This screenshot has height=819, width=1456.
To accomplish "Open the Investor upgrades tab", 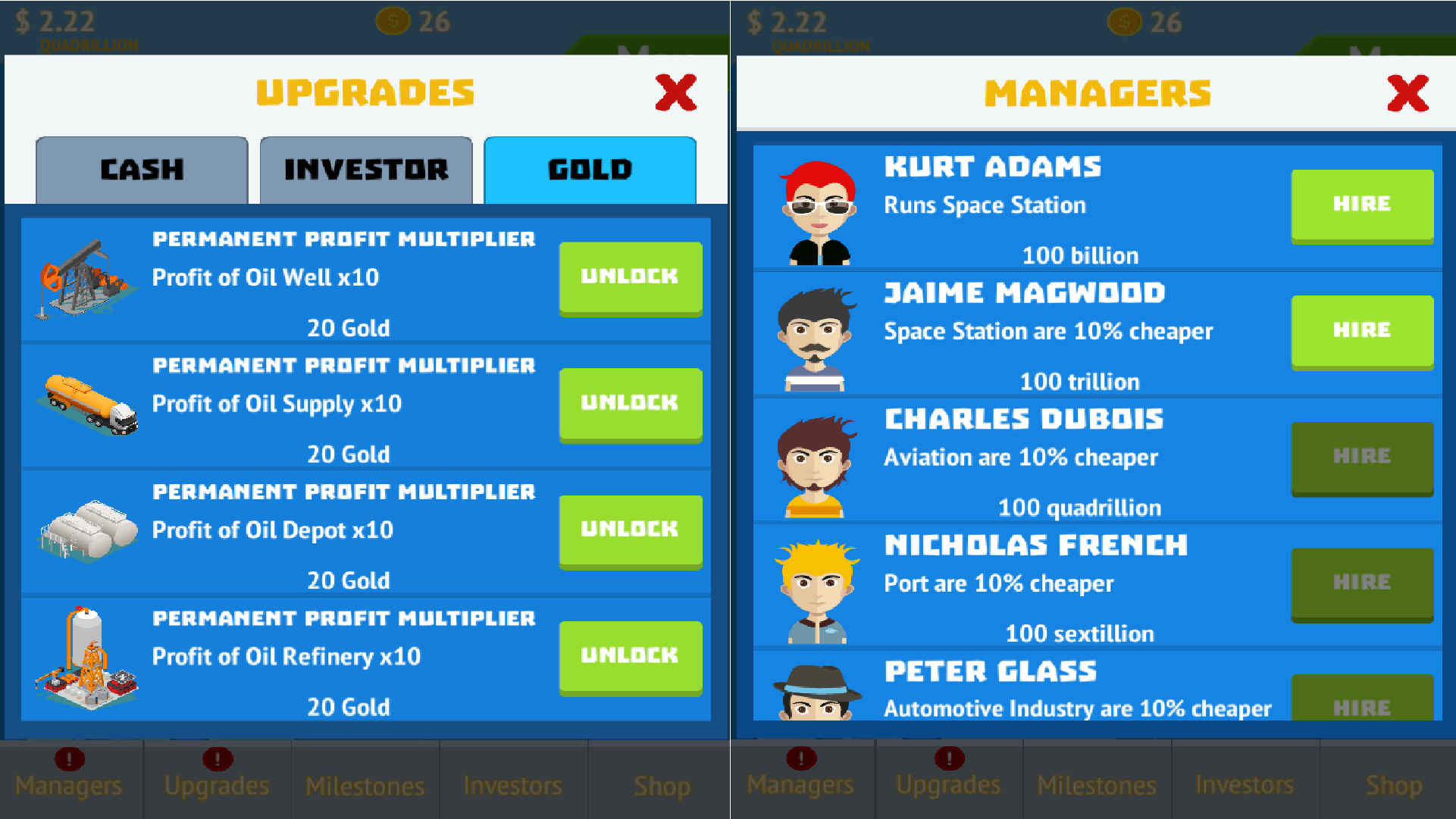I will tap(365, 170).
